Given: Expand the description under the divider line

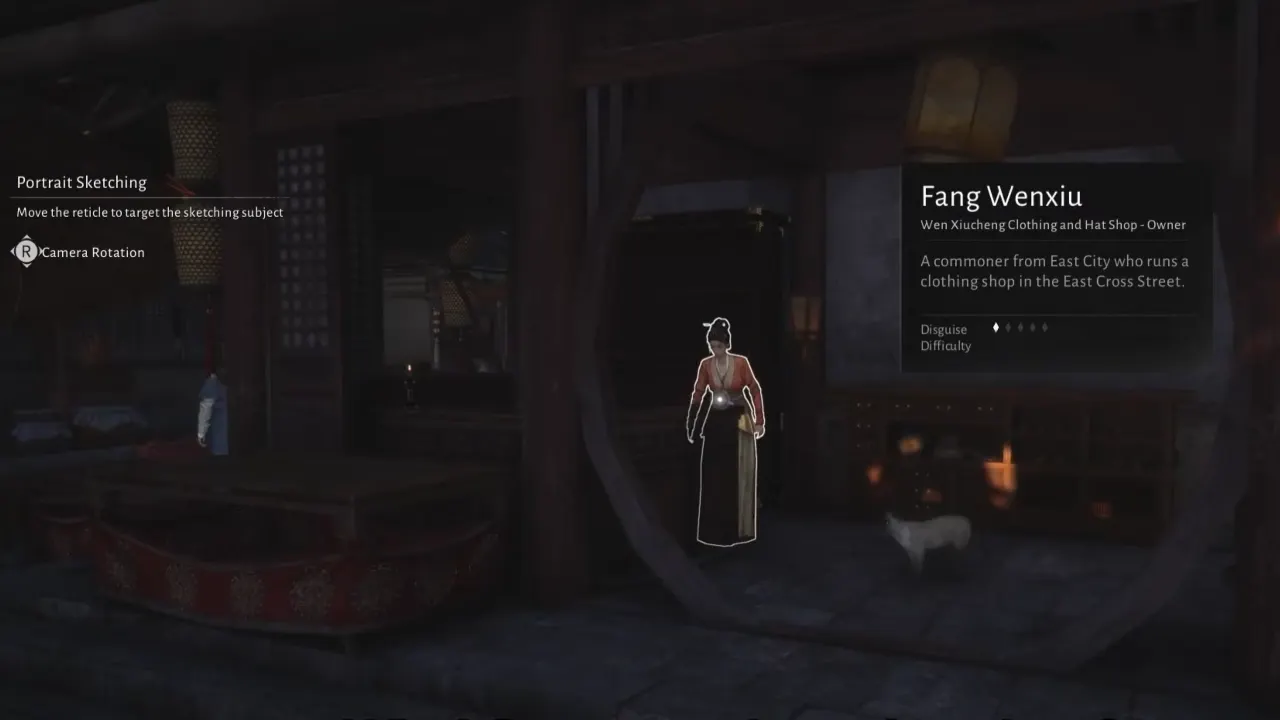Looking at the screenshot, I should coord(1055,271).
